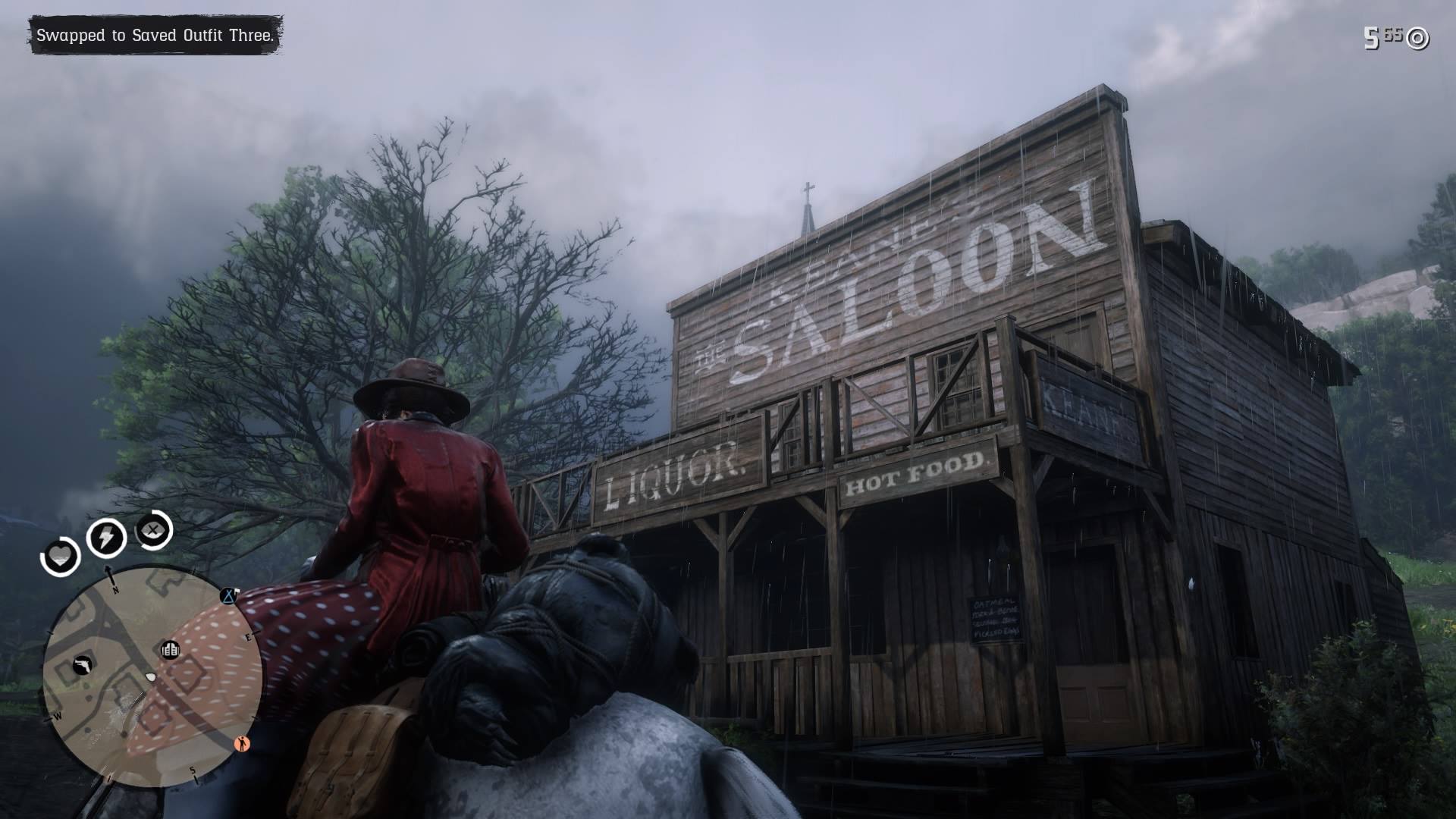Image resolution: width=1456 pixels, height=819 pixels.
Task: Choose the blue camp tent marker
Action: click(228, 596)
